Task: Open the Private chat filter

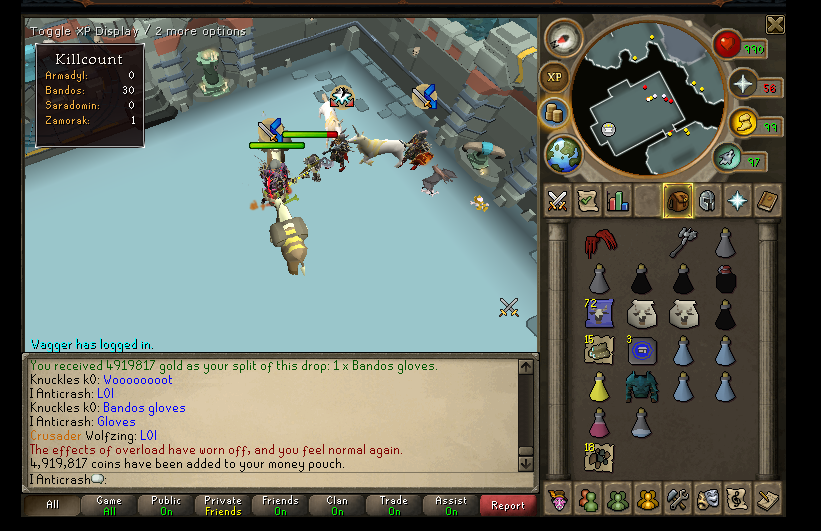Action: 223,505
